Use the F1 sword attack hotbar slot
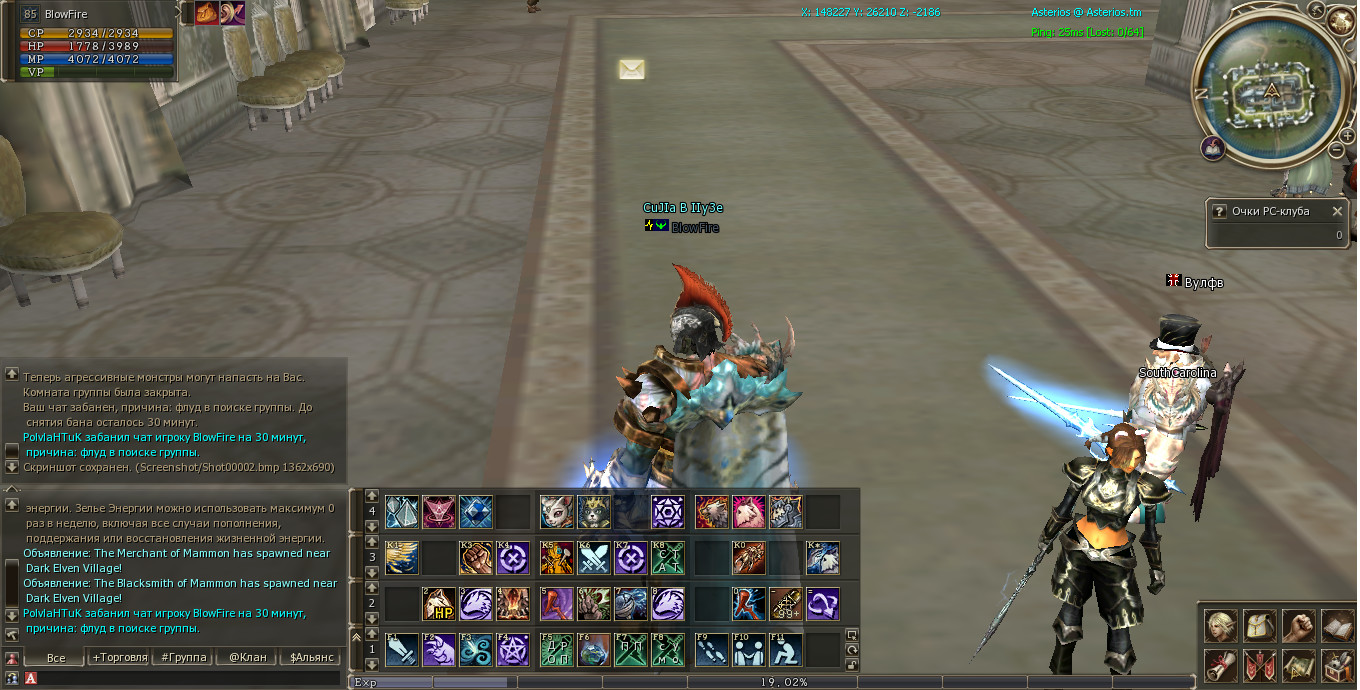 [x=402, y=650]
